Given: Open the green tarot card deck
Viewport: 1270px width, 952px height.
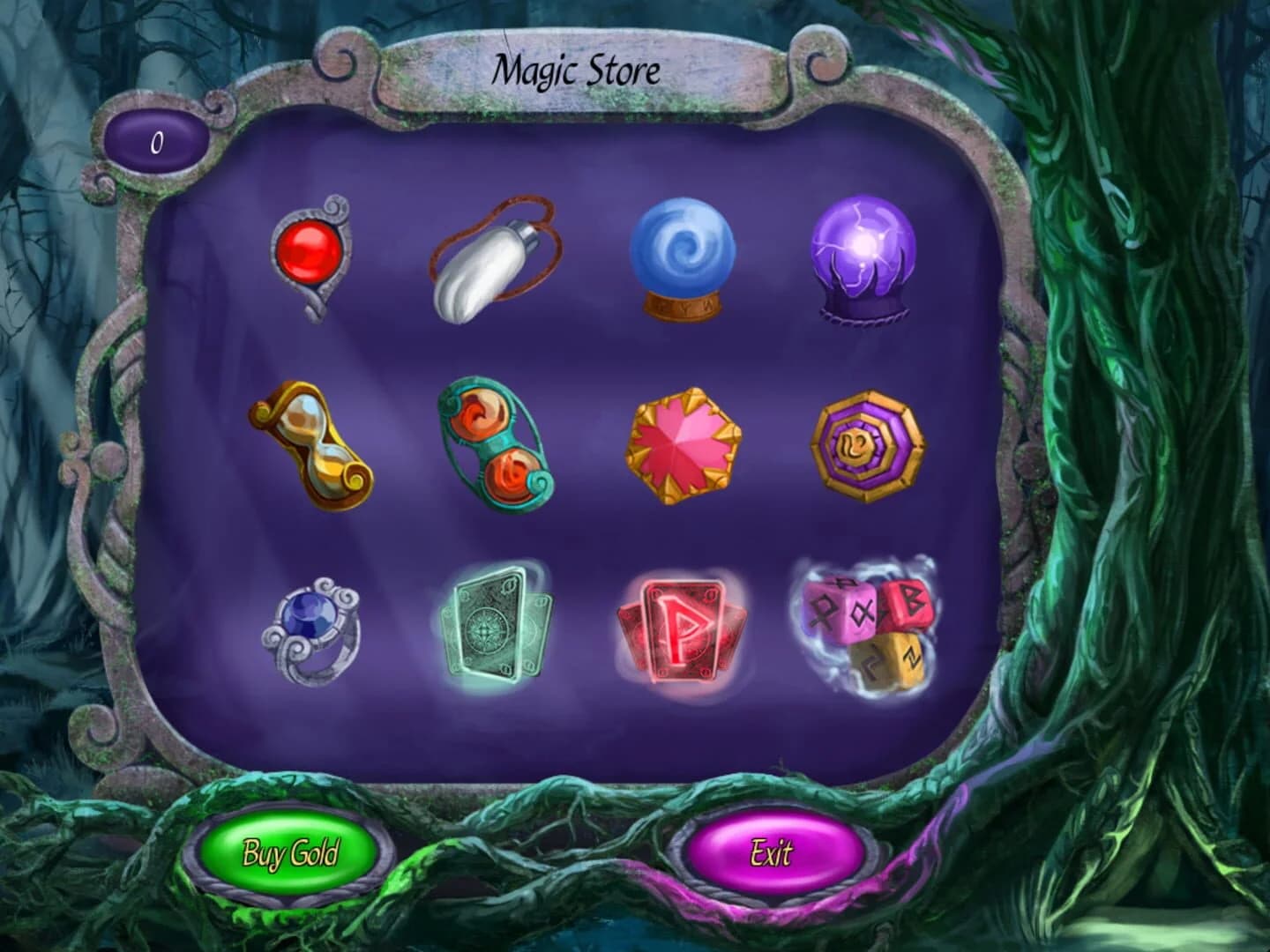Looking at the screenshot, I should pyautogui.click(x=494, y=626).
